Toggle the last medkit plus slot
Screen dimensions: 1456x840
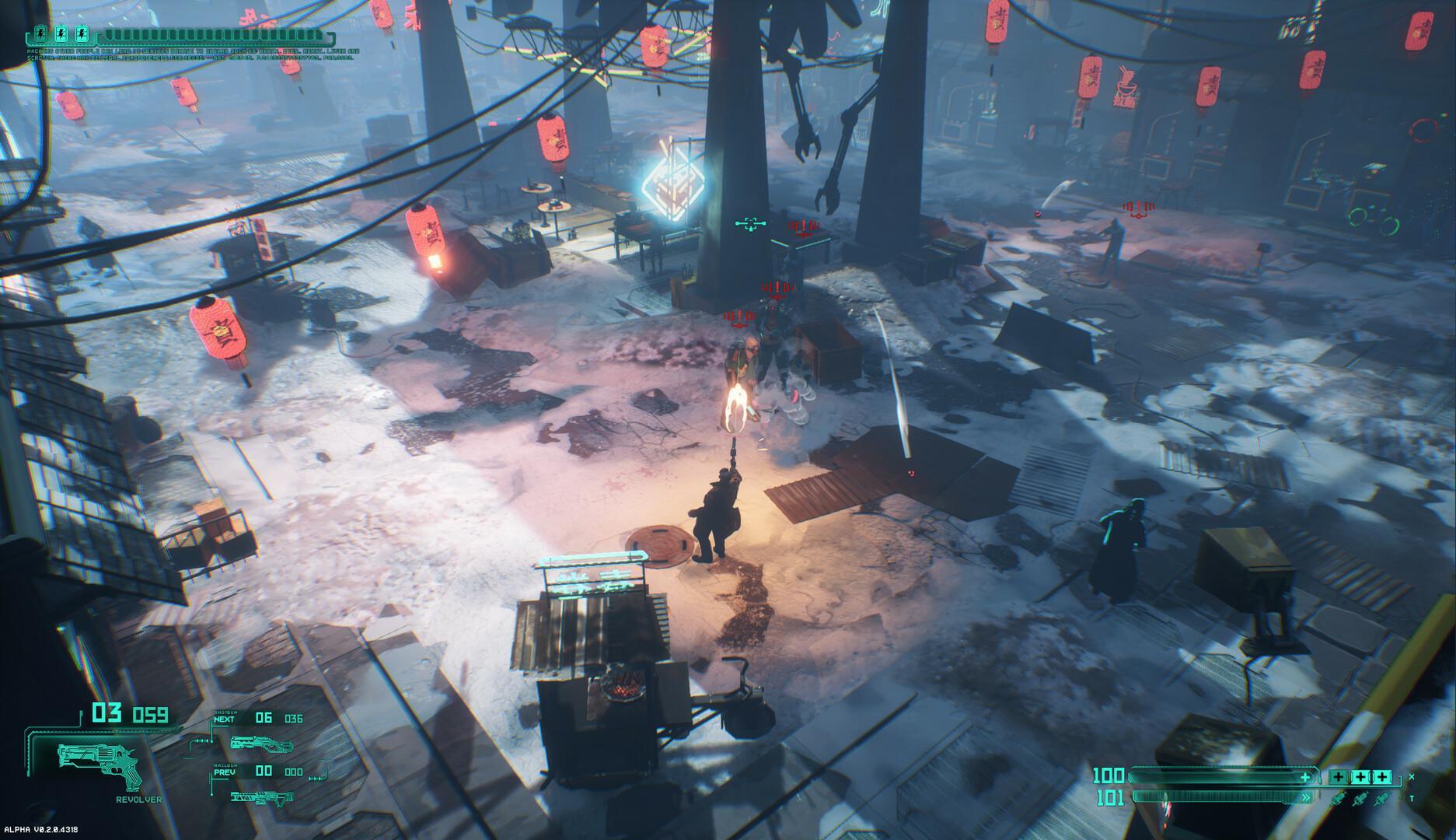point(1382,775)
